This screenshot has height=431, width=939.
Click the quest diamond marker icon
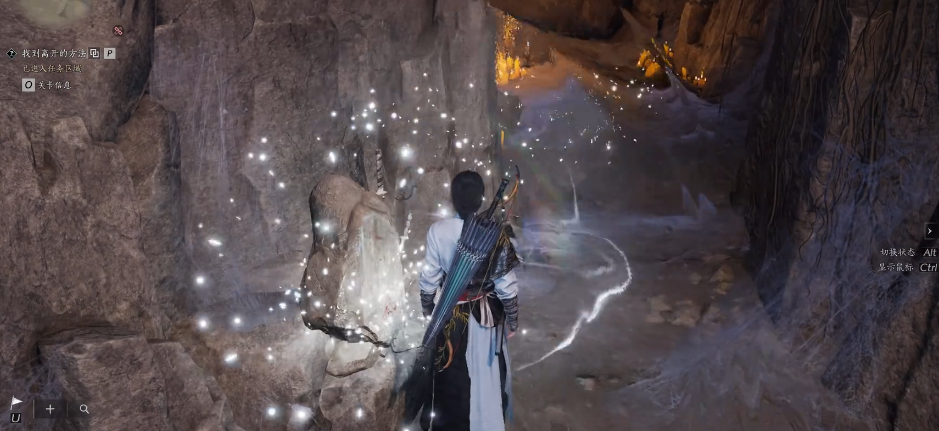(x=11, y=53)
